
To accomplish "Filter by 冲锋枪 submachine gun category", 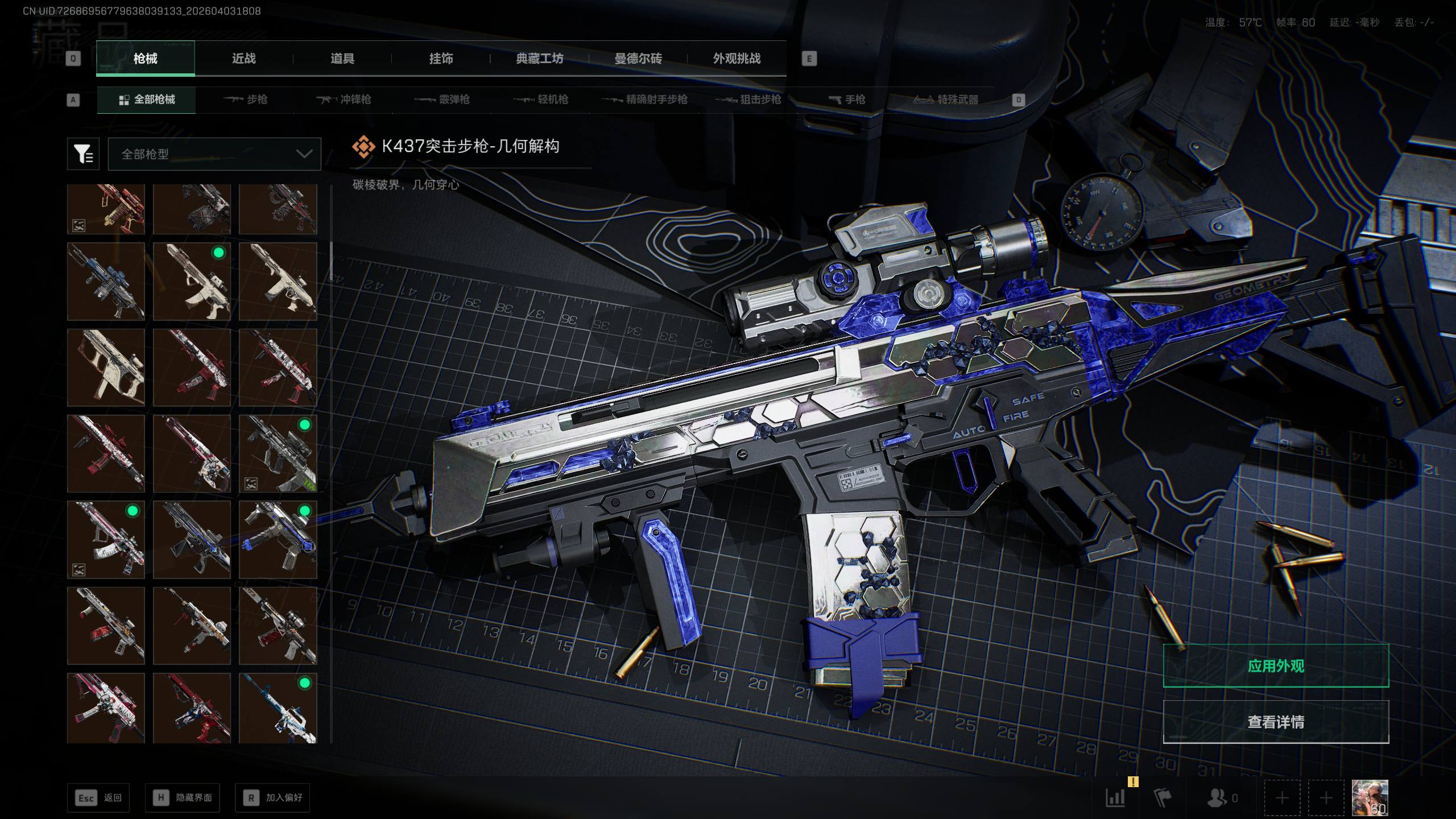I will pyautogui.click(x=344, y=100).
